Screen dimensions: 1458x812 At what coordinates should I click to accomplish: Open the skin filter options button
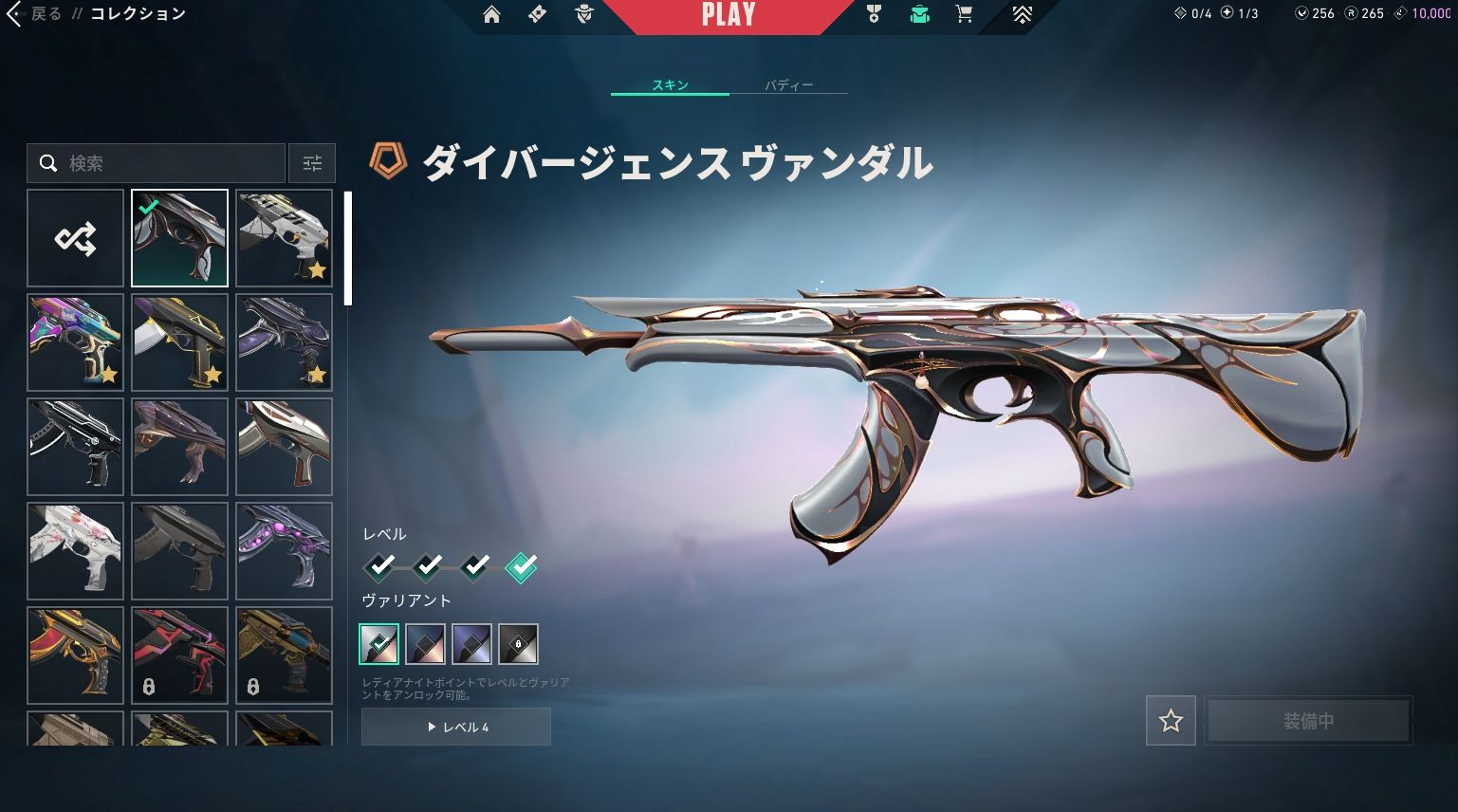click(x=312, y=163)
